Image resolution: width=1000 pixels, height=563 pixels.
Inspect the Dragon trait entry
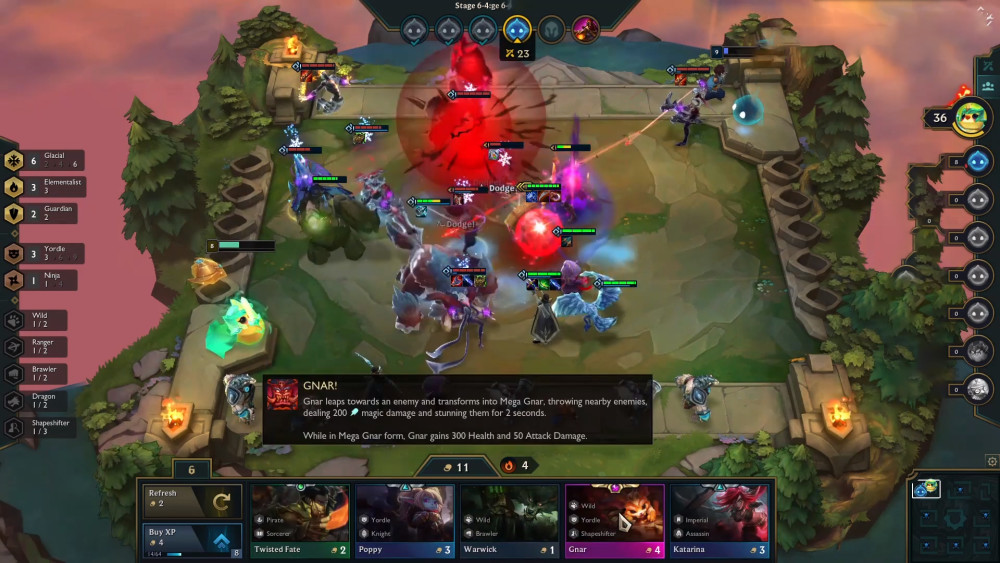coord(40,400)
